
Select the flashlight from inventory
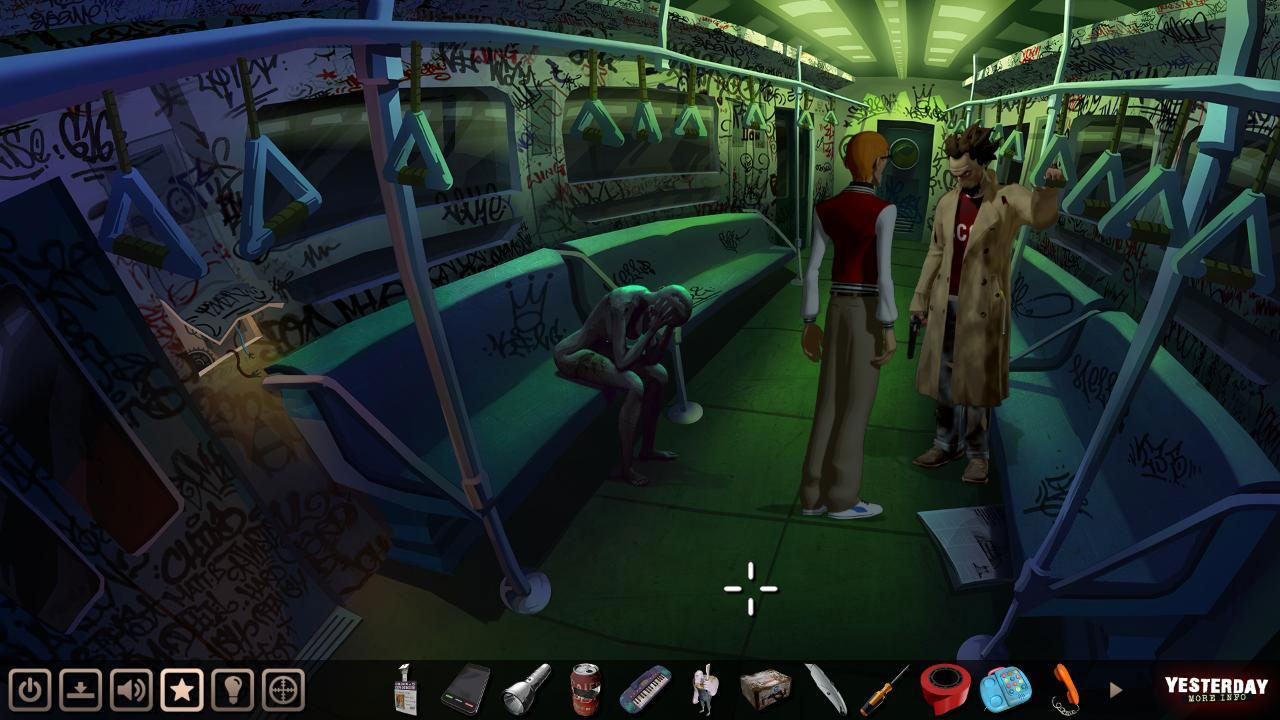526,688
